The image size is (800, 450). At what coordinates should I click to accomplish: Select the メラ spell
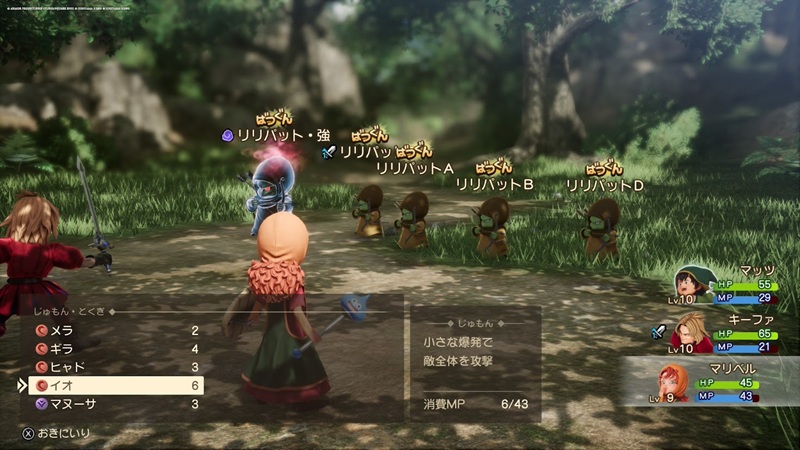pyautogui.click(x=110, y=330)
